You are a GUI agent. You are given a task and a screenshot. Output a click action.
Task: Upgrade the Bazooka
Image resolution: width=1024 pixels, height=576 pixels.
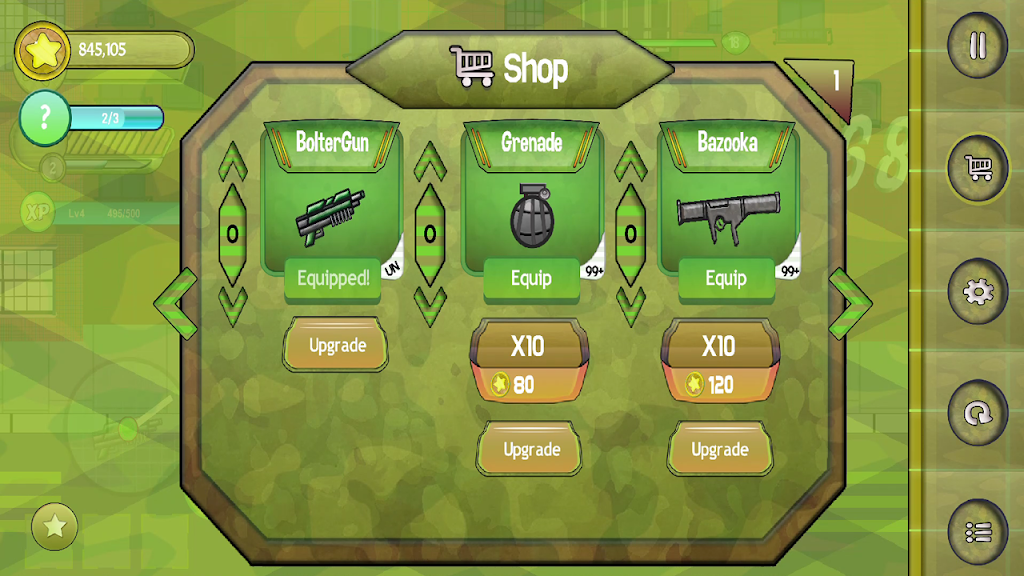[720, 450]
